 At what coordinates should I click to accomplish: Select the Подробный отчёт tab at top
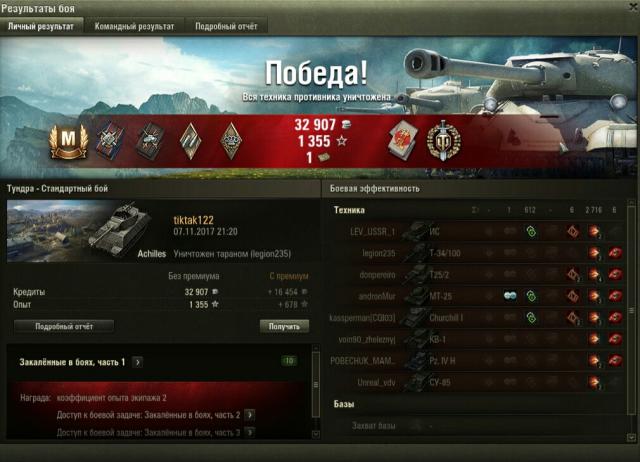tap(224, 27)
